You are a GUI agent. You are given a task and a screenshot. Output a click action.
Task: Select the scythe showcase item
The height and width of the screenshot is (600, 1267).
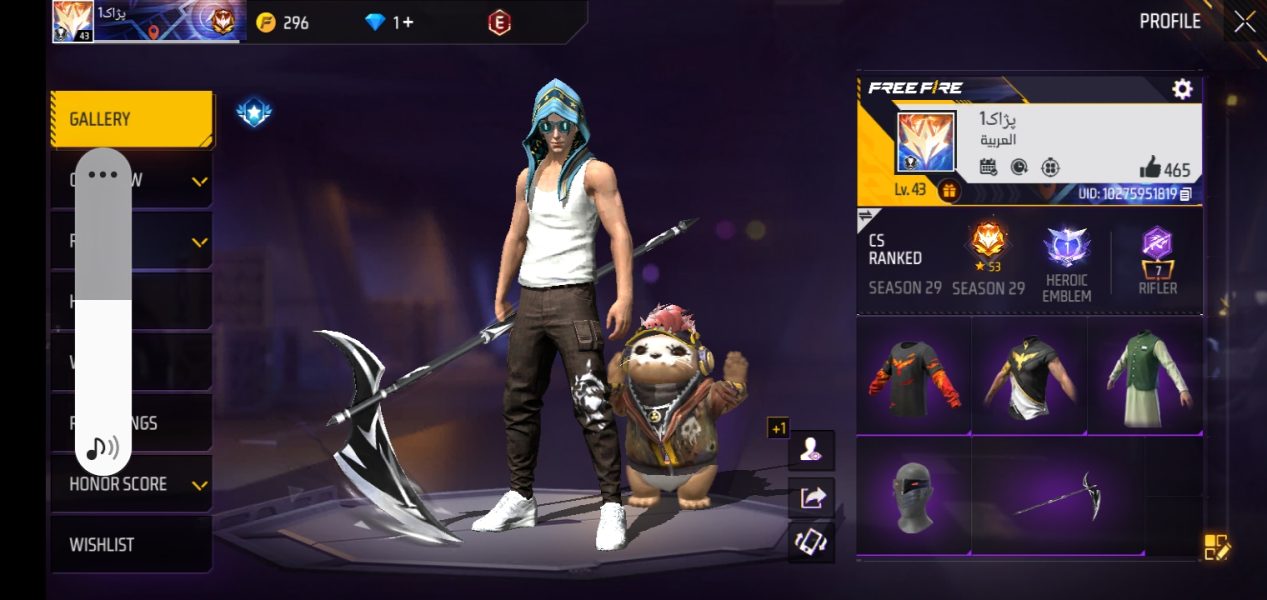tap(1058, 496)
